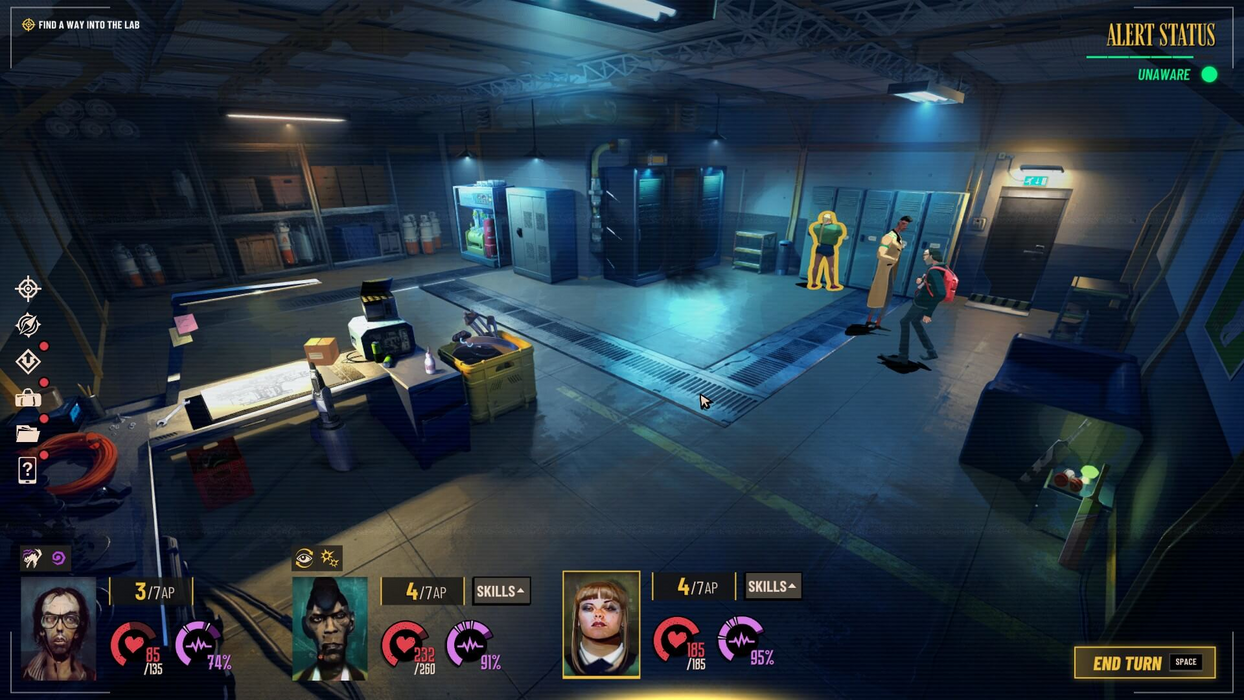The height and width of the screenshot is (700, 1244).
Task: Choose the woman with bangs portrait
Action: point(601,624)
